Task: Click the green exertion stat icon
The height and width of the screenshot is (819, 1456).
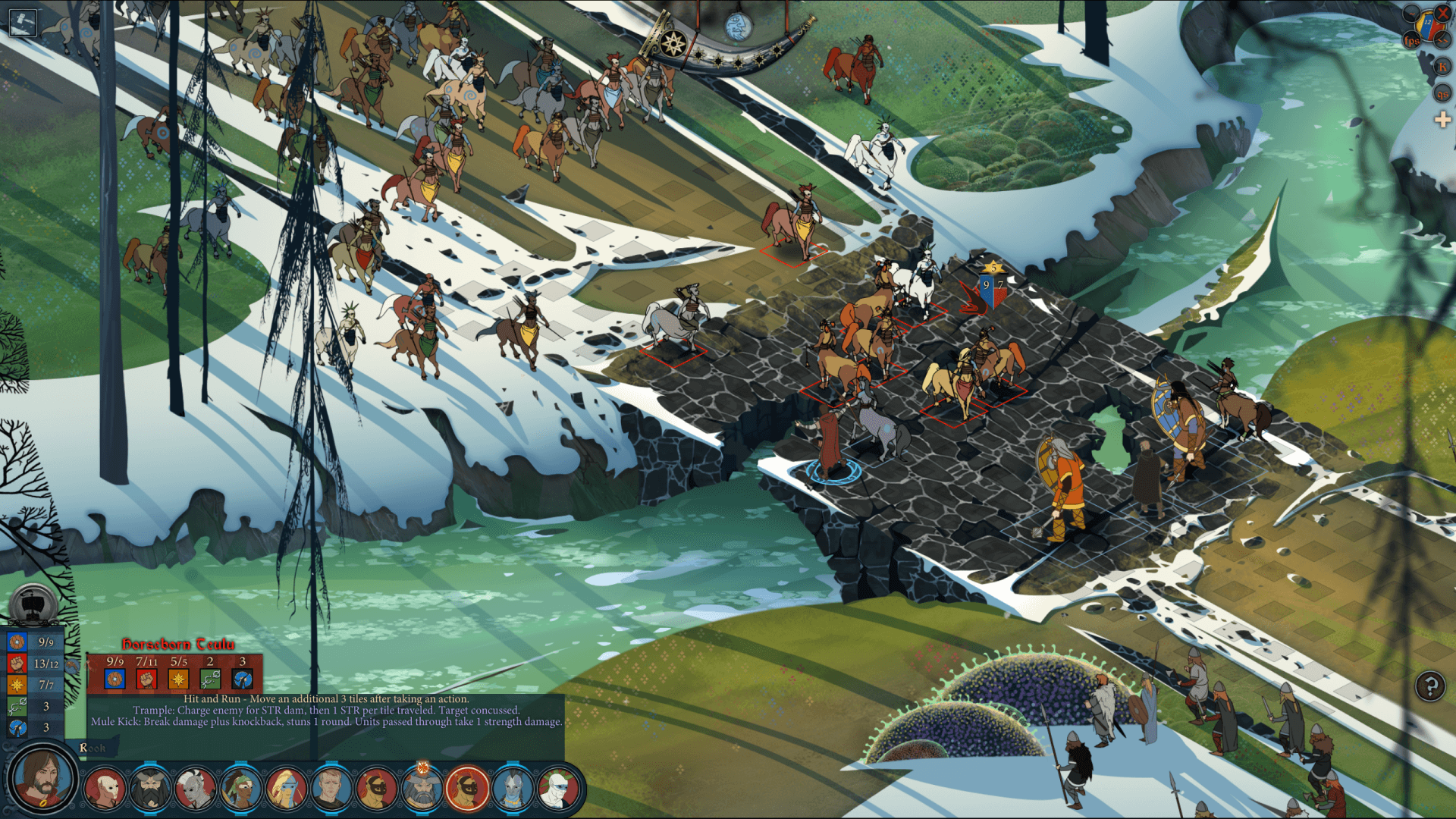Action: [17, 706]
